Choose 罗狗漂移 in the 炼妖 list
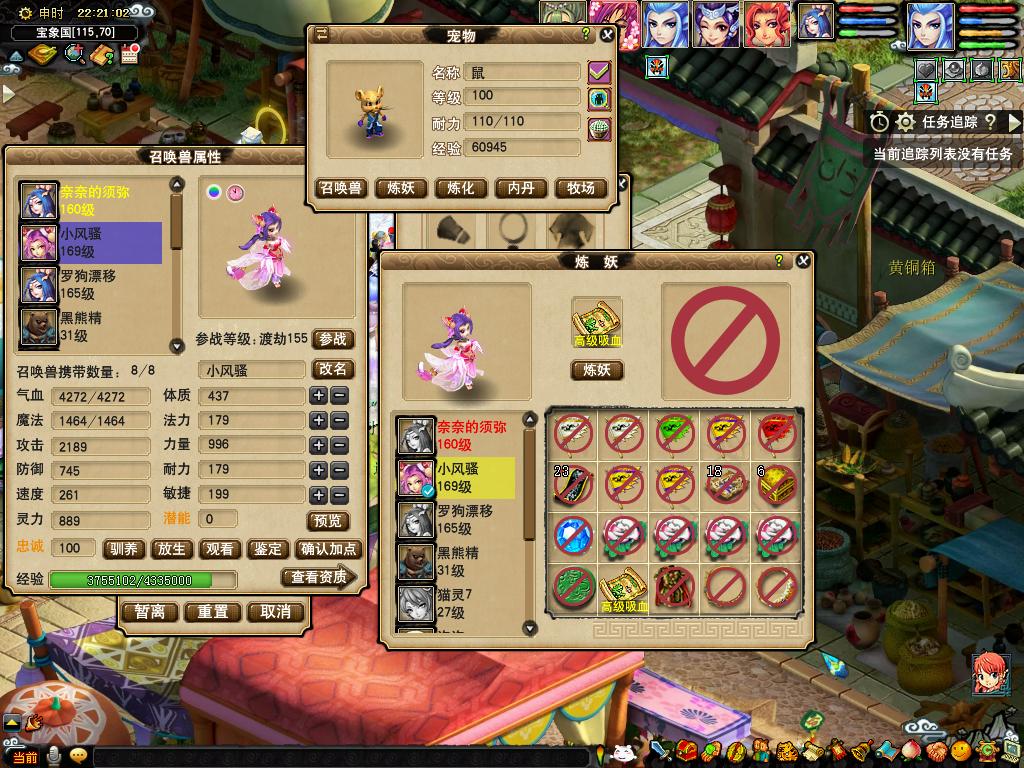The height and width of the screenshot is (768, 1024). (465, 519)
